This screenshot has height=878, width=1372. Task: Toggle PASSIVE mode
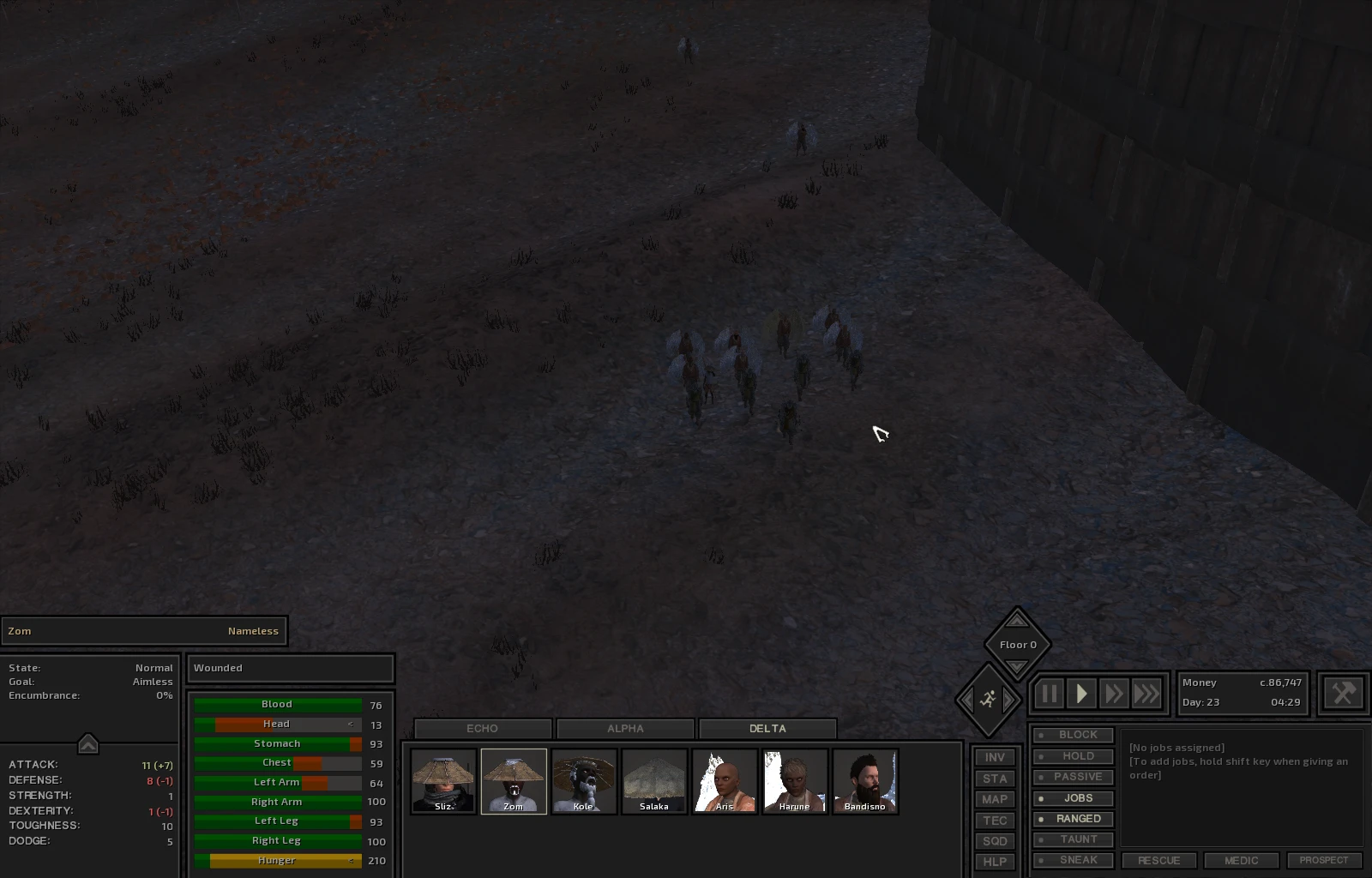point(1074,777)
